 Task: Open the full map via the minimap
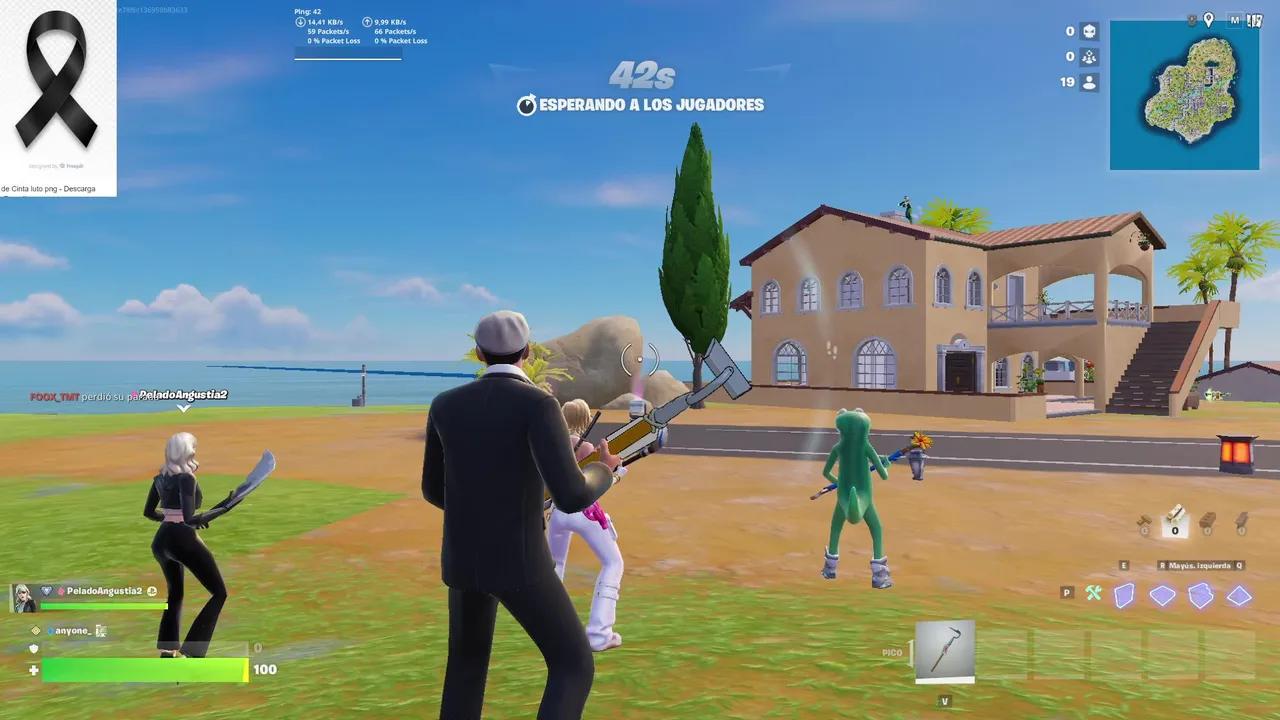1184,95
